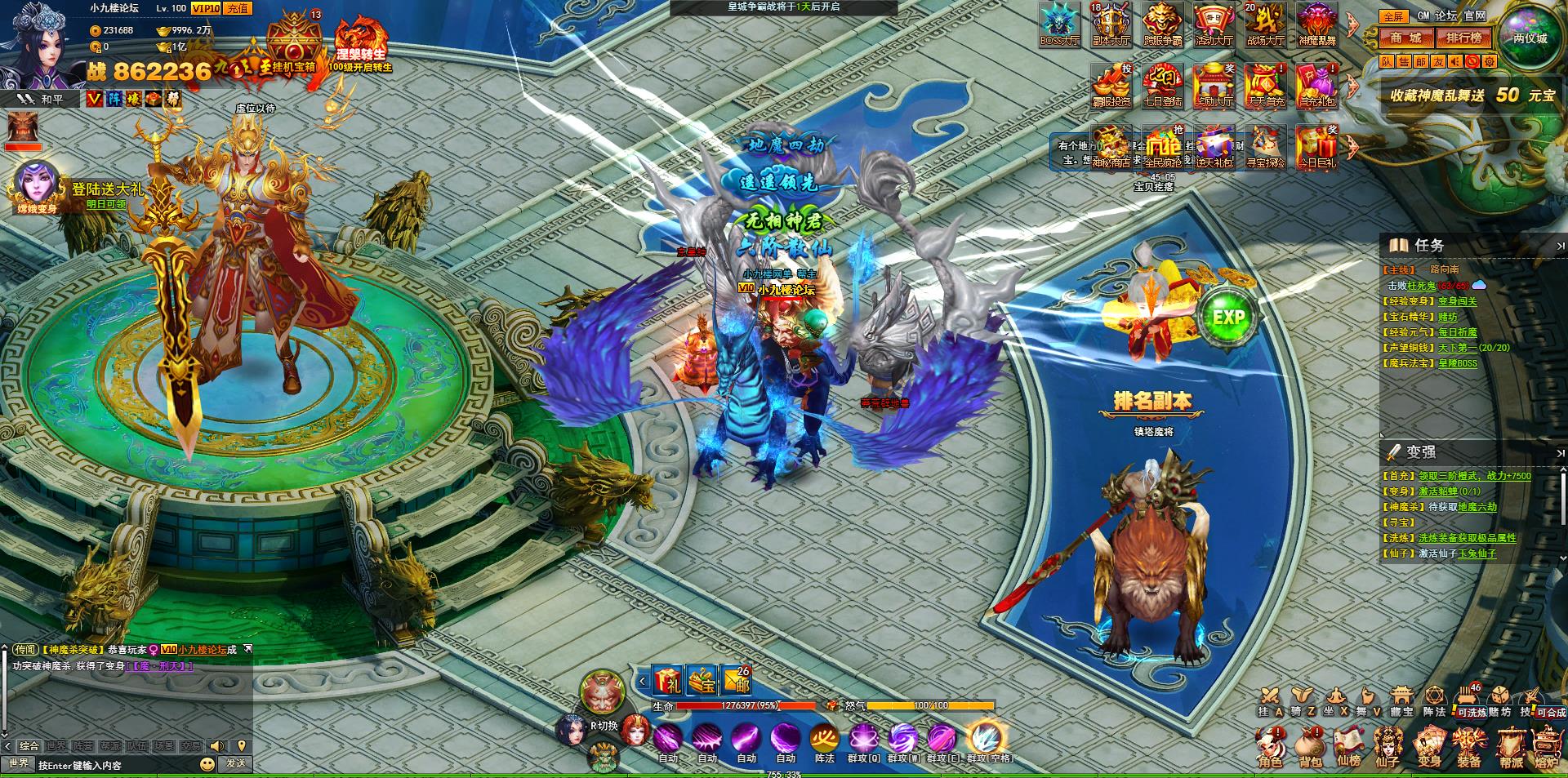Open the 商城 shop button
Viewport: 1568px width, 778px height.
(x=1406, y=38)
